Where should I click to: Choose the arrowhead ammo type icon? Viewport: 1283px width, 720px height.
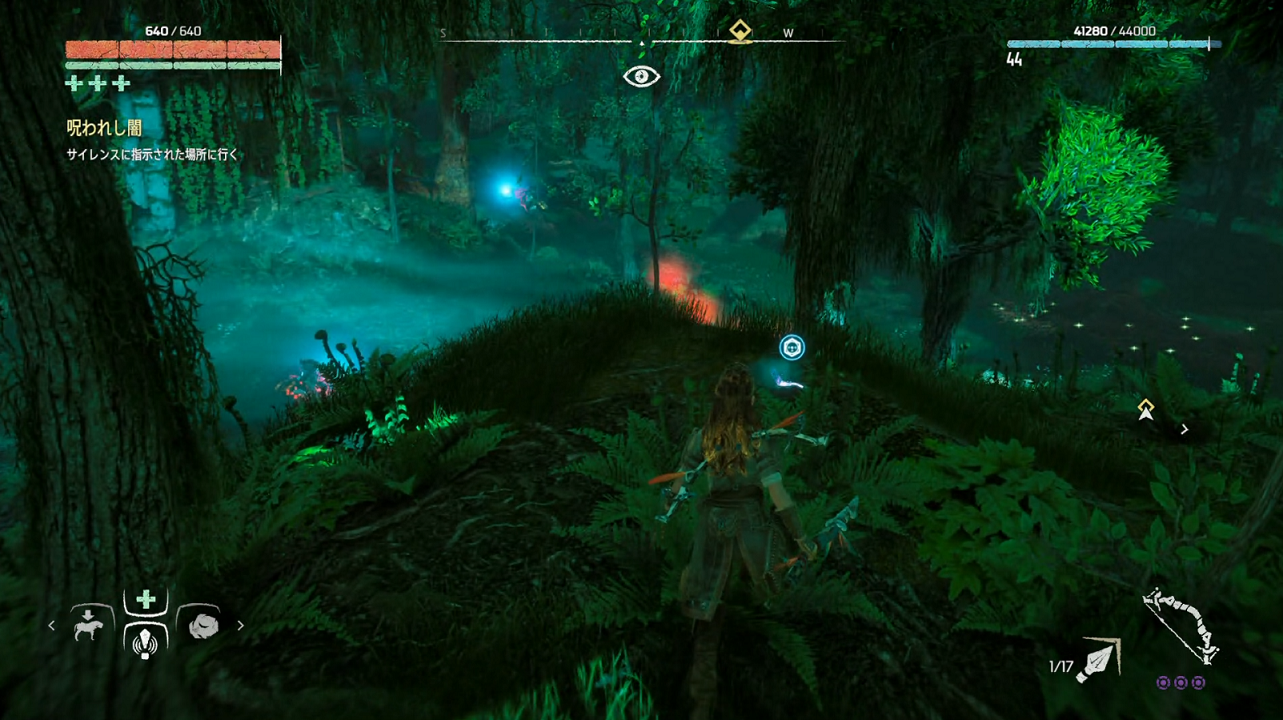point(1099,661)
